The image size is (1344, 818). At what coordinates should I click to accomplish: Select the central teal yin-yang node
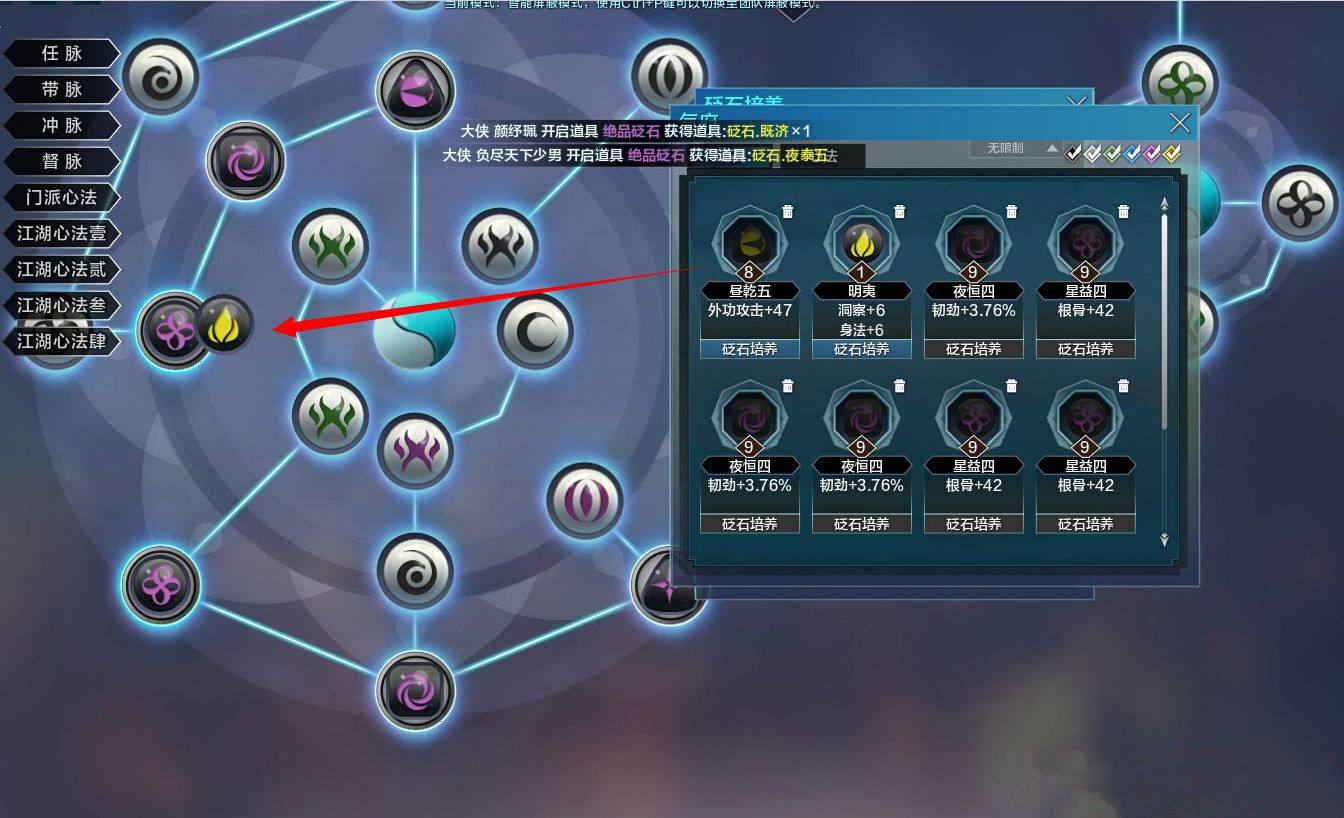[x=414, y=331]
